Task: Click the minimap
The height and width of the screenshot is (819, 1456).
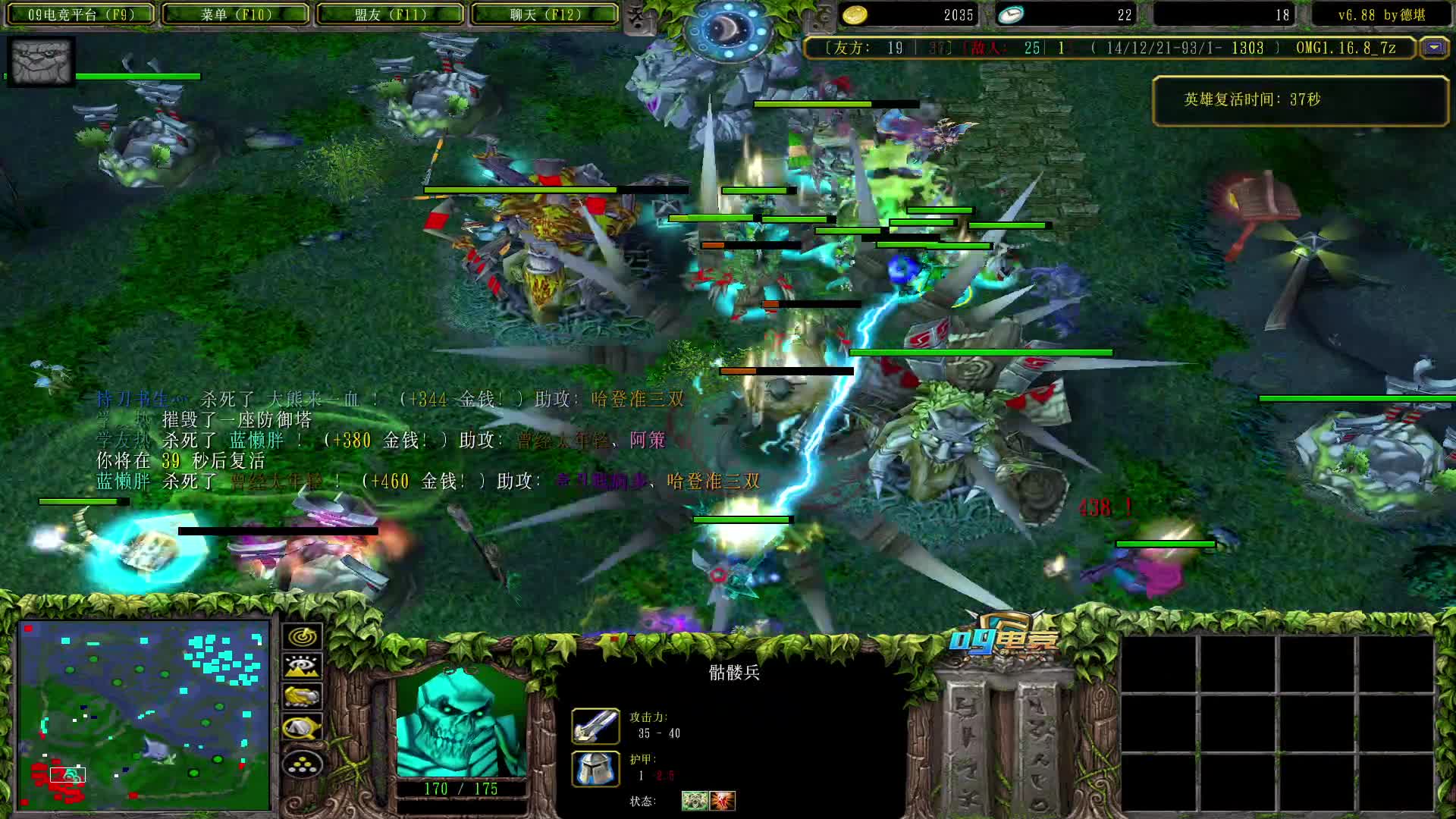Action: 144,714
